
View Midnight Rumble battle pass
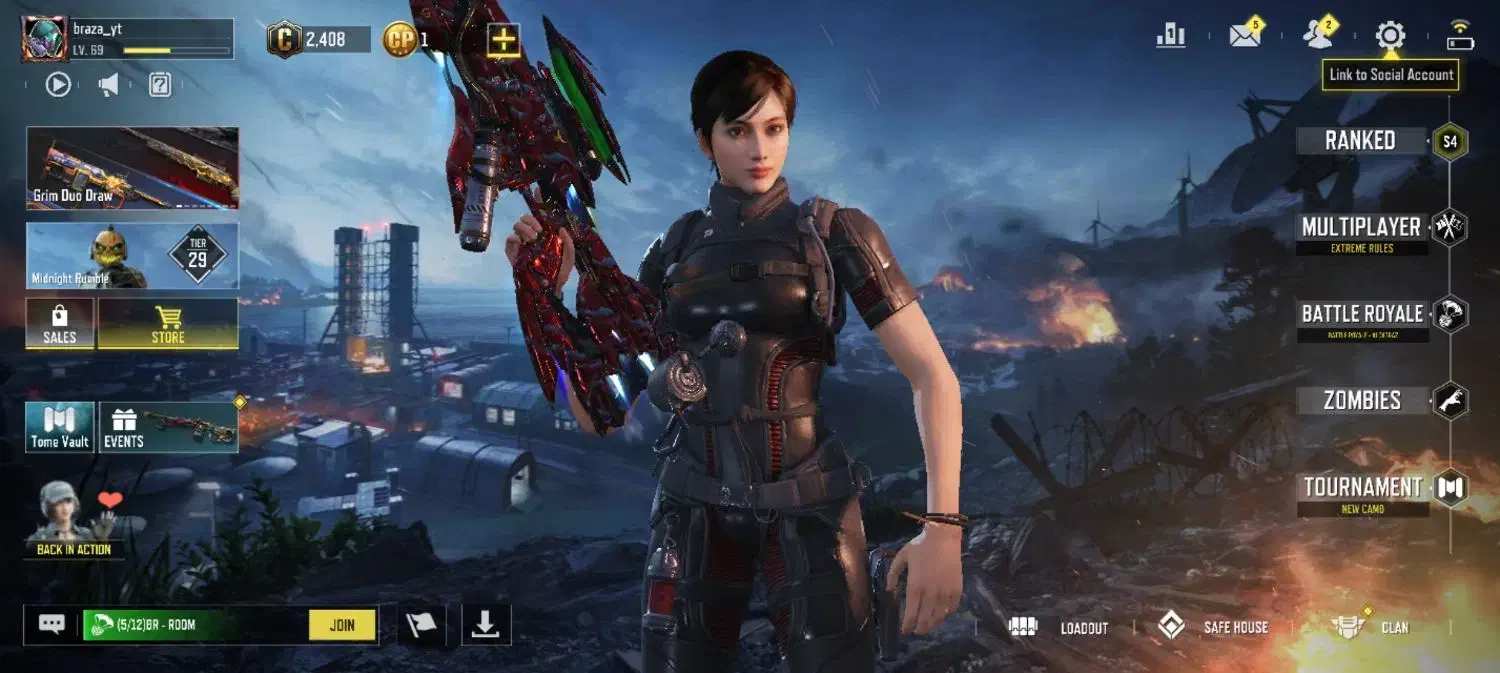[133, 256]
